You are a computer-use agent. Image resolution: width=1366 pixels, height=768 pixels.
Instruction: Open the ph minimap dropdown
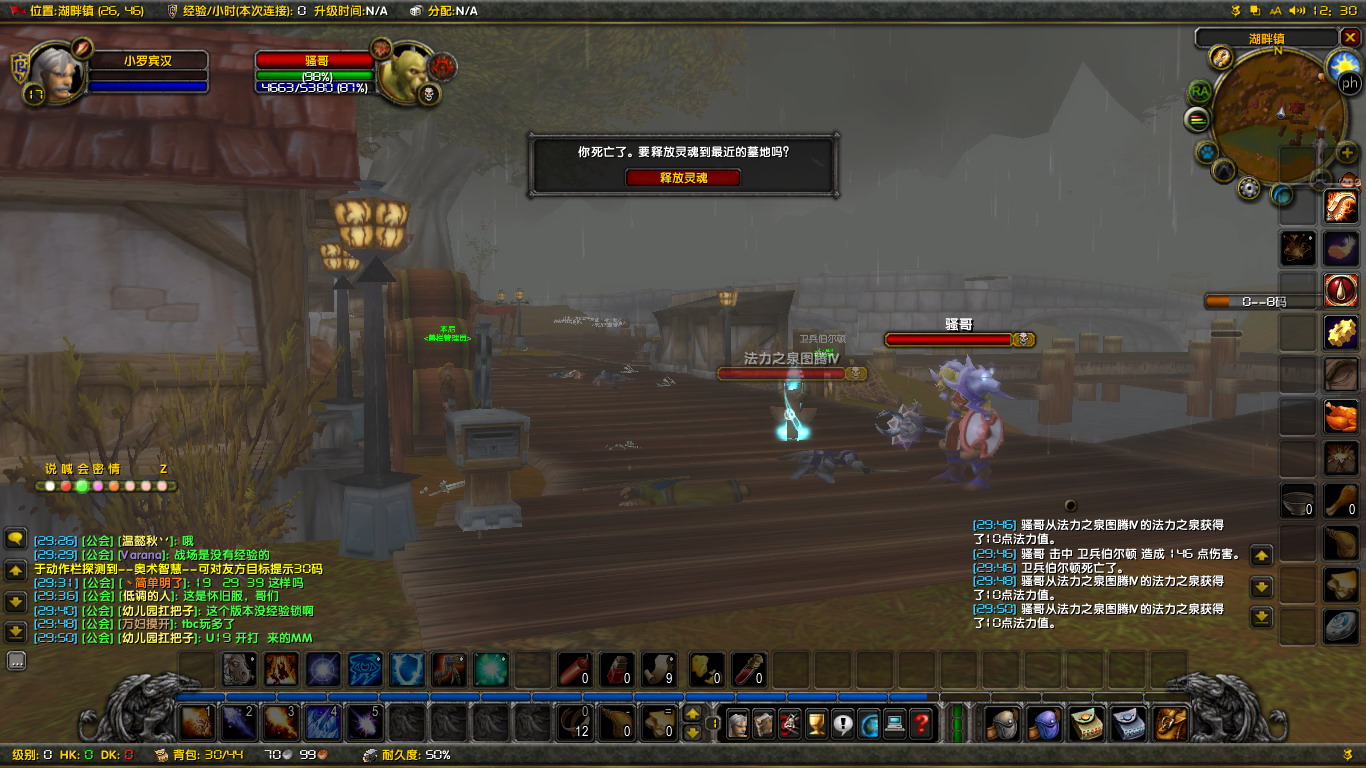tap(1349, 83)
